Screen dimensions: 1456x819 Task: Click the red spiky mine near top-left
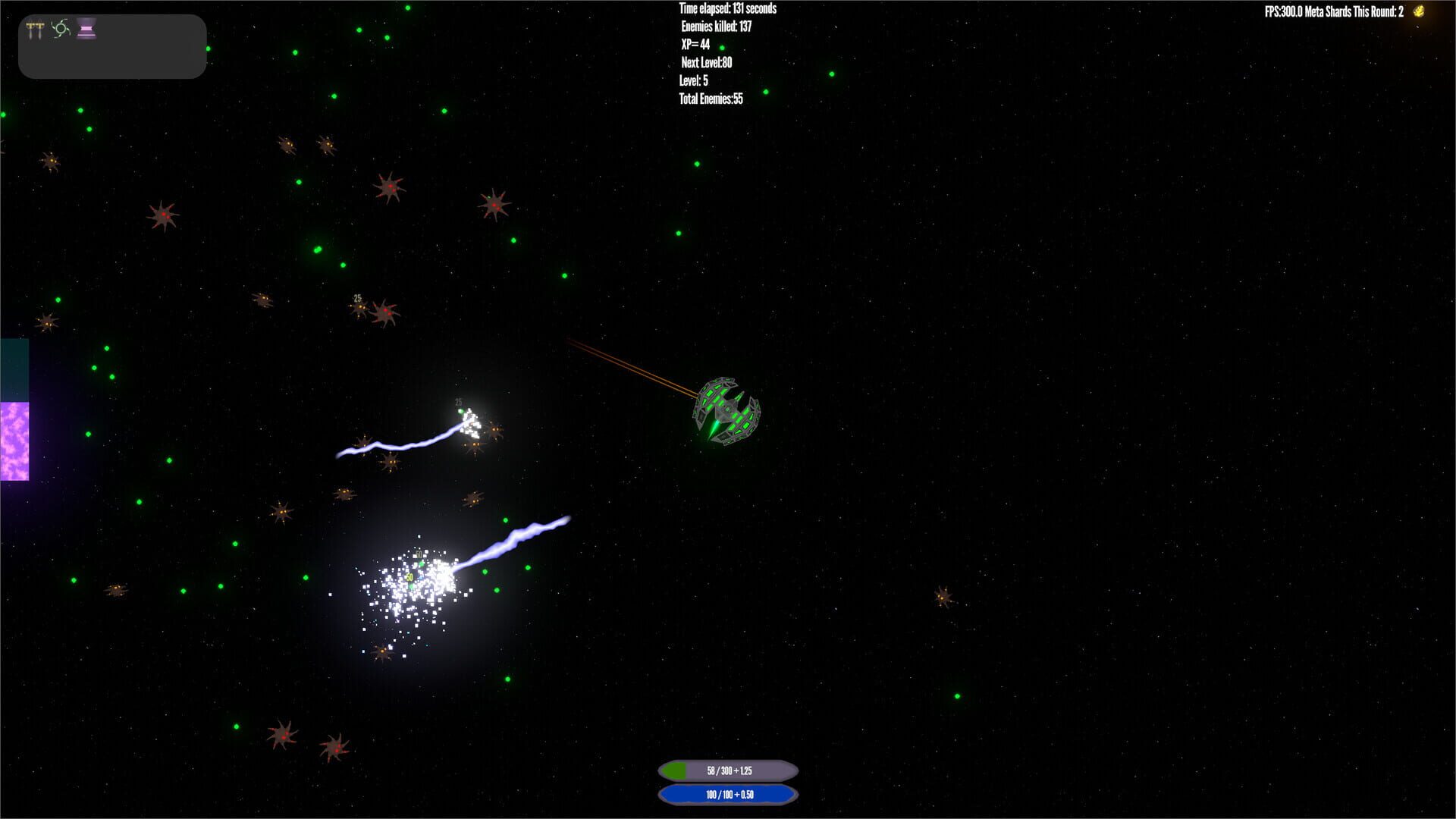click(x=163, y=216)
